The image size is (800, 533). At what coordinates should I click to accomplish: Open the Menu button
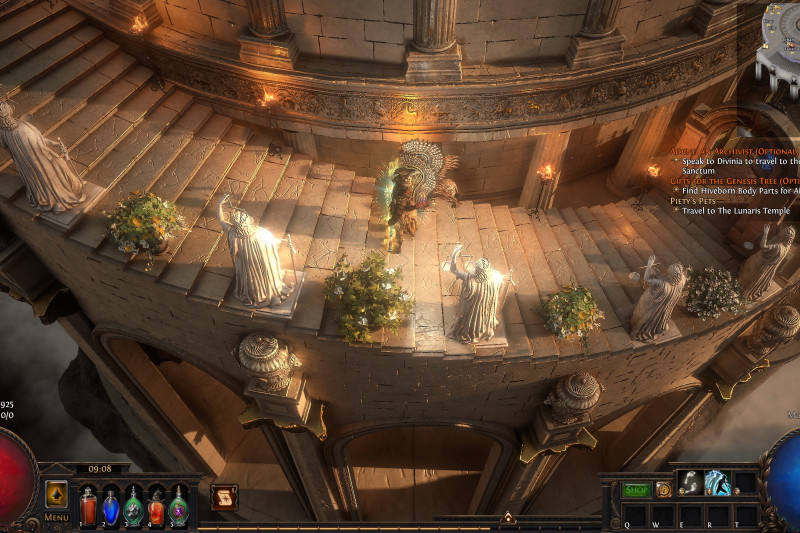click(56, 517)
